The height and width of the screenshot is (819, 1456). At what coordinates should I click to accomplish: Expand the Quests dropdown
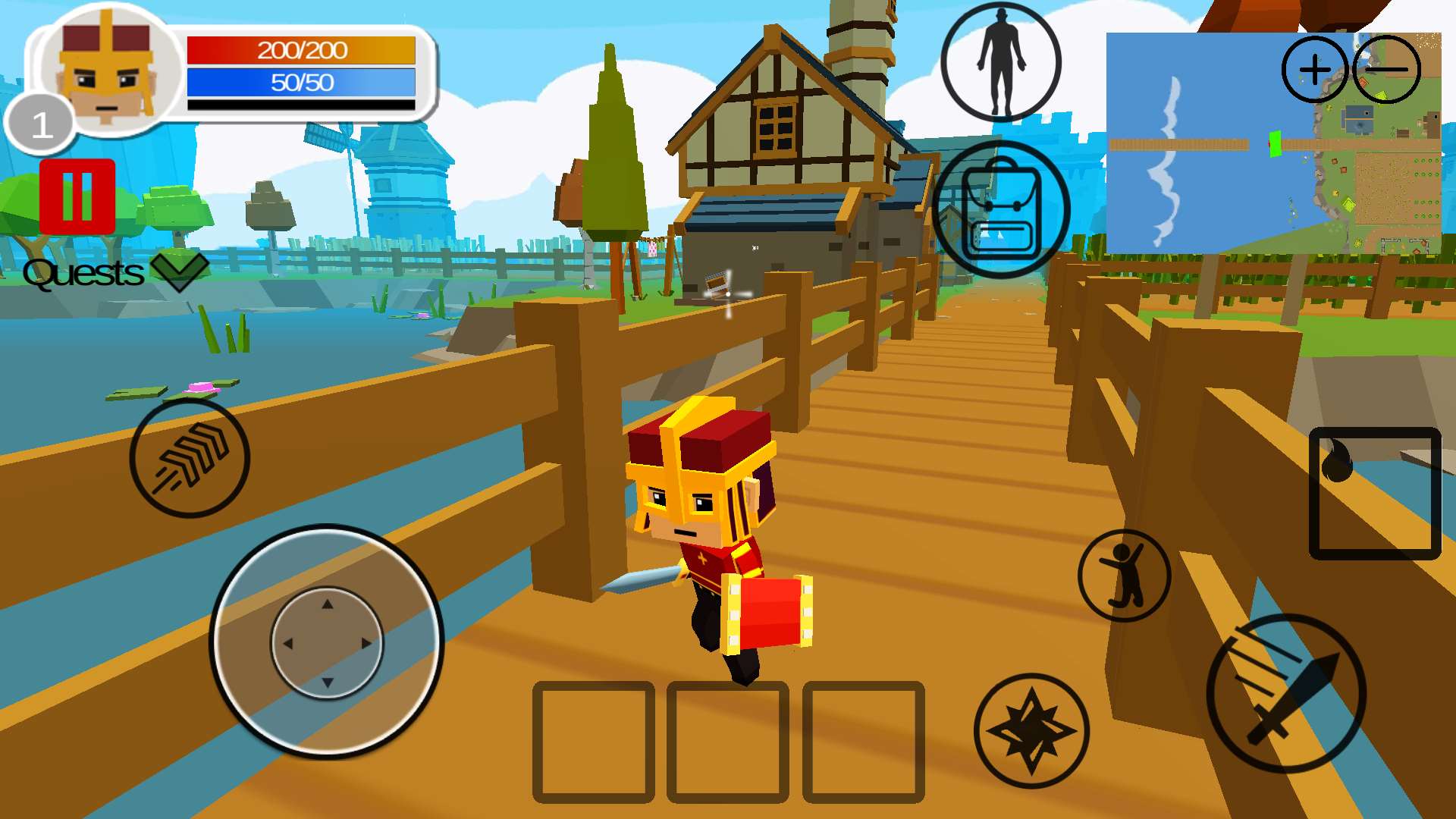pos(179,272)
